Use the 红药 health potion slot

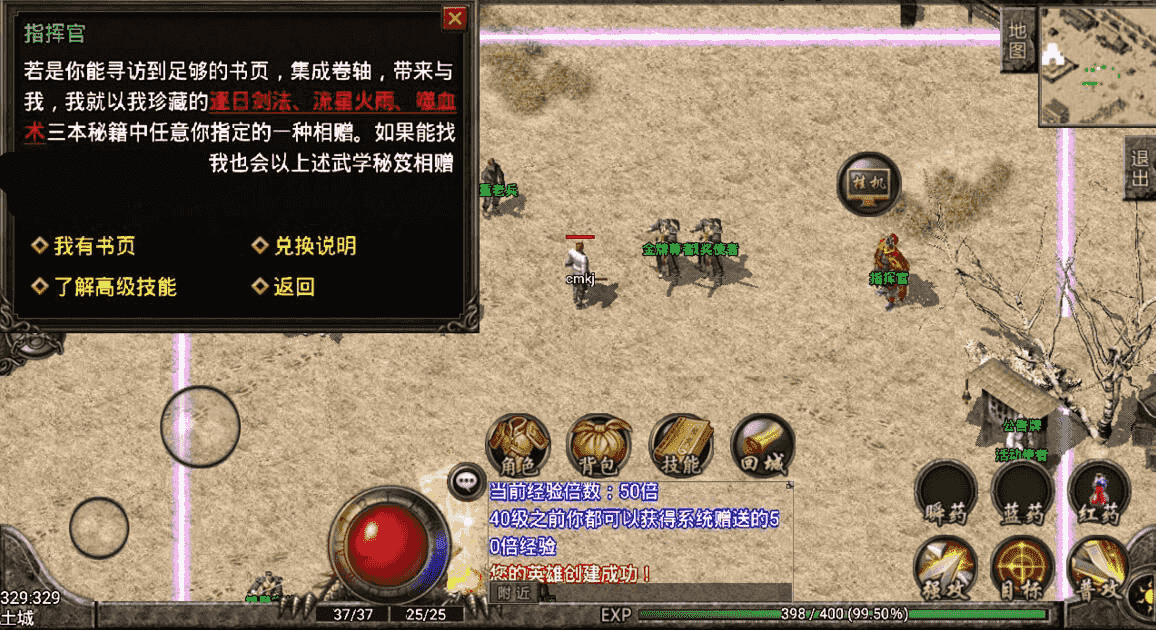[1098, 493]
